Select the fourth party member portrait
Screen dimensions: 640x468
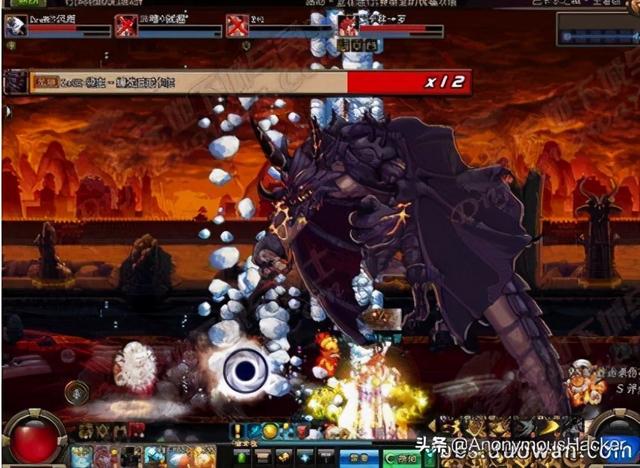pyautogui.click(x=347, y=26)
